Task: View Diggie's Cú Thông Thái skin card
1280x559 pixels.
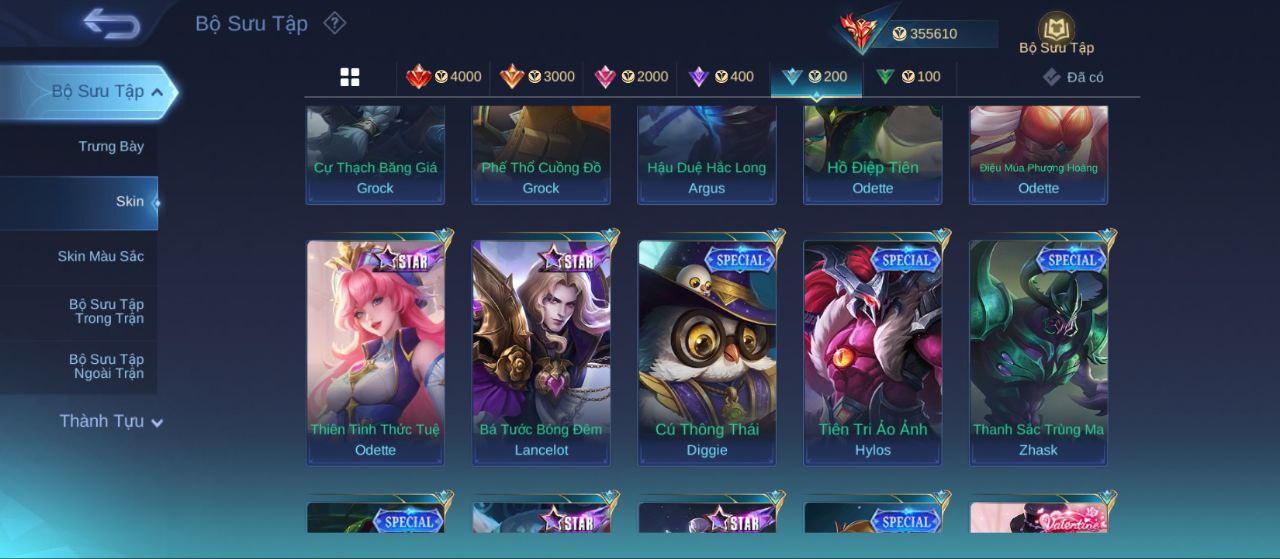Action: point(707,350)
